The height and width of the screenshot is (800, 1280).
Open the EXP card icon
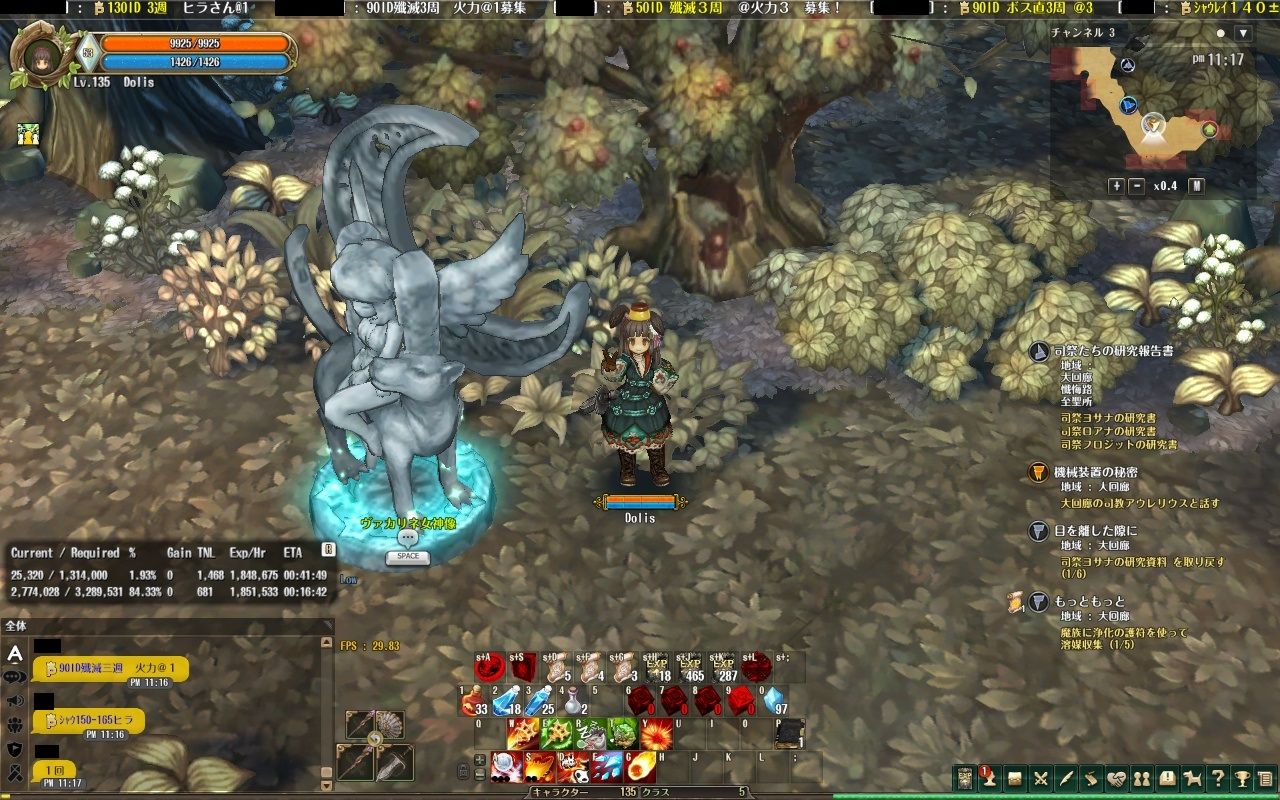(963, 779)
